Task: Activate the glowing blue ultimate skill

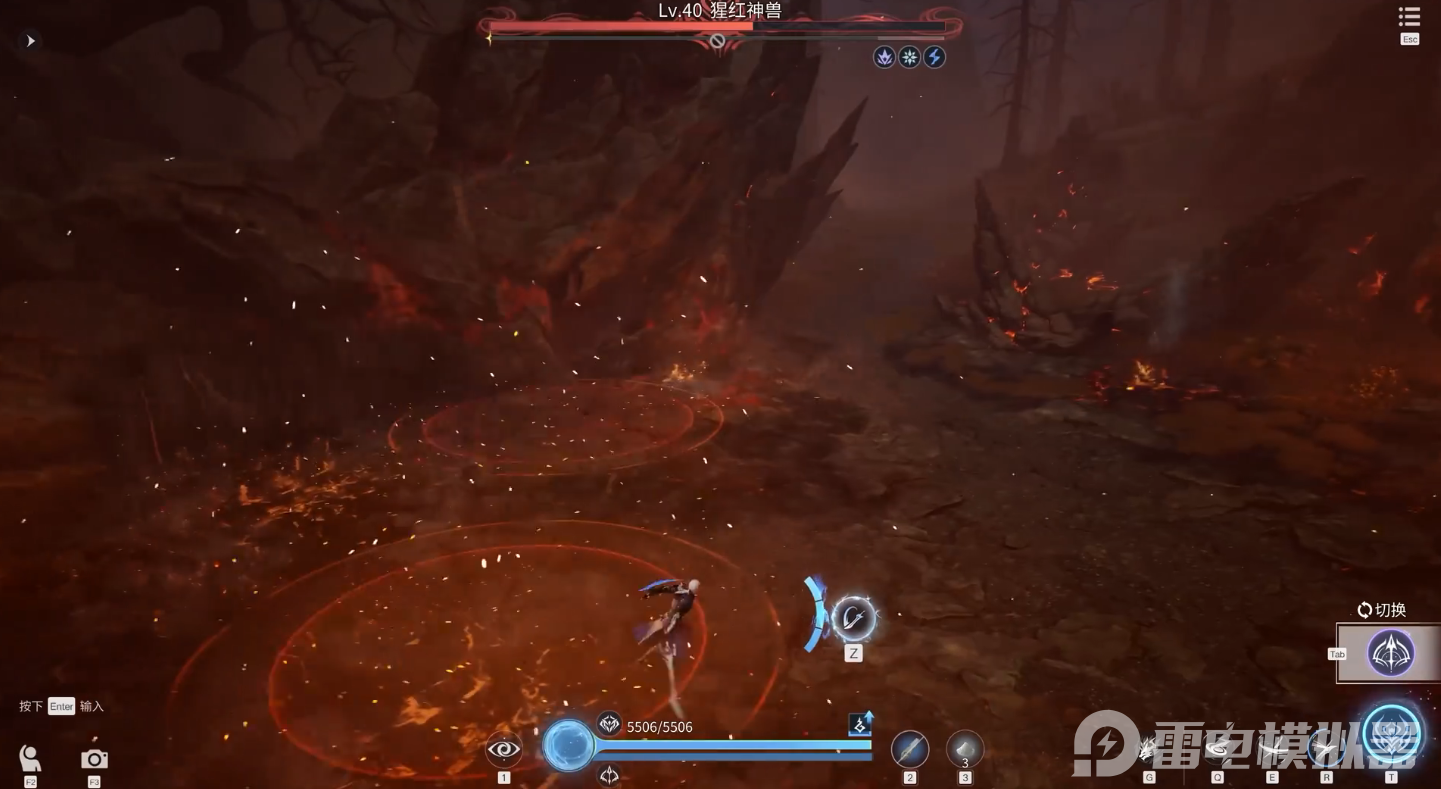Action: coord(1391,735)
